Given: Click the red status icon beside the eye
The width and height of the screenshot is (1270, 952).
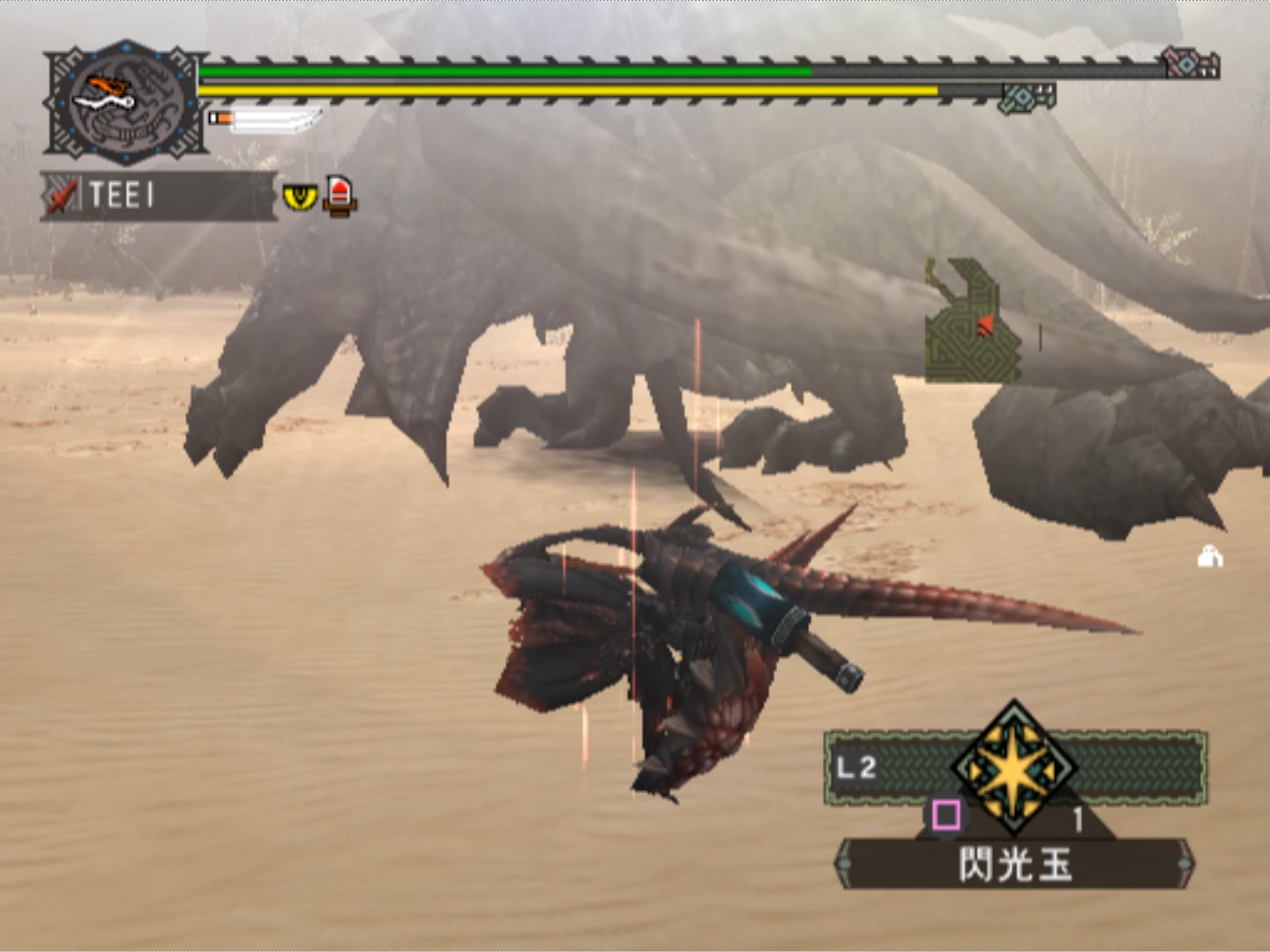Looking at the screenshot, I should click(340, 196).
